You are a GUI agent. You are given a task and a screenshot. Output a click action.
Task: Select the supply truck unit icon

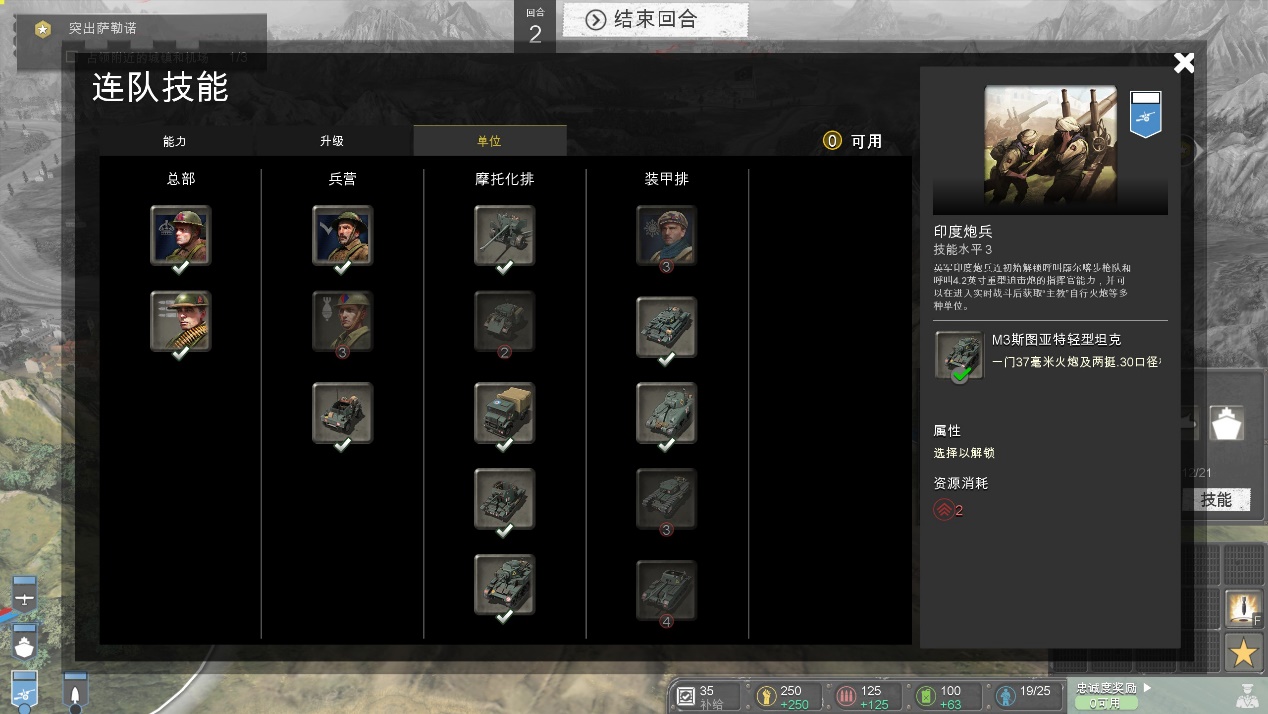[x=504, y=411]
